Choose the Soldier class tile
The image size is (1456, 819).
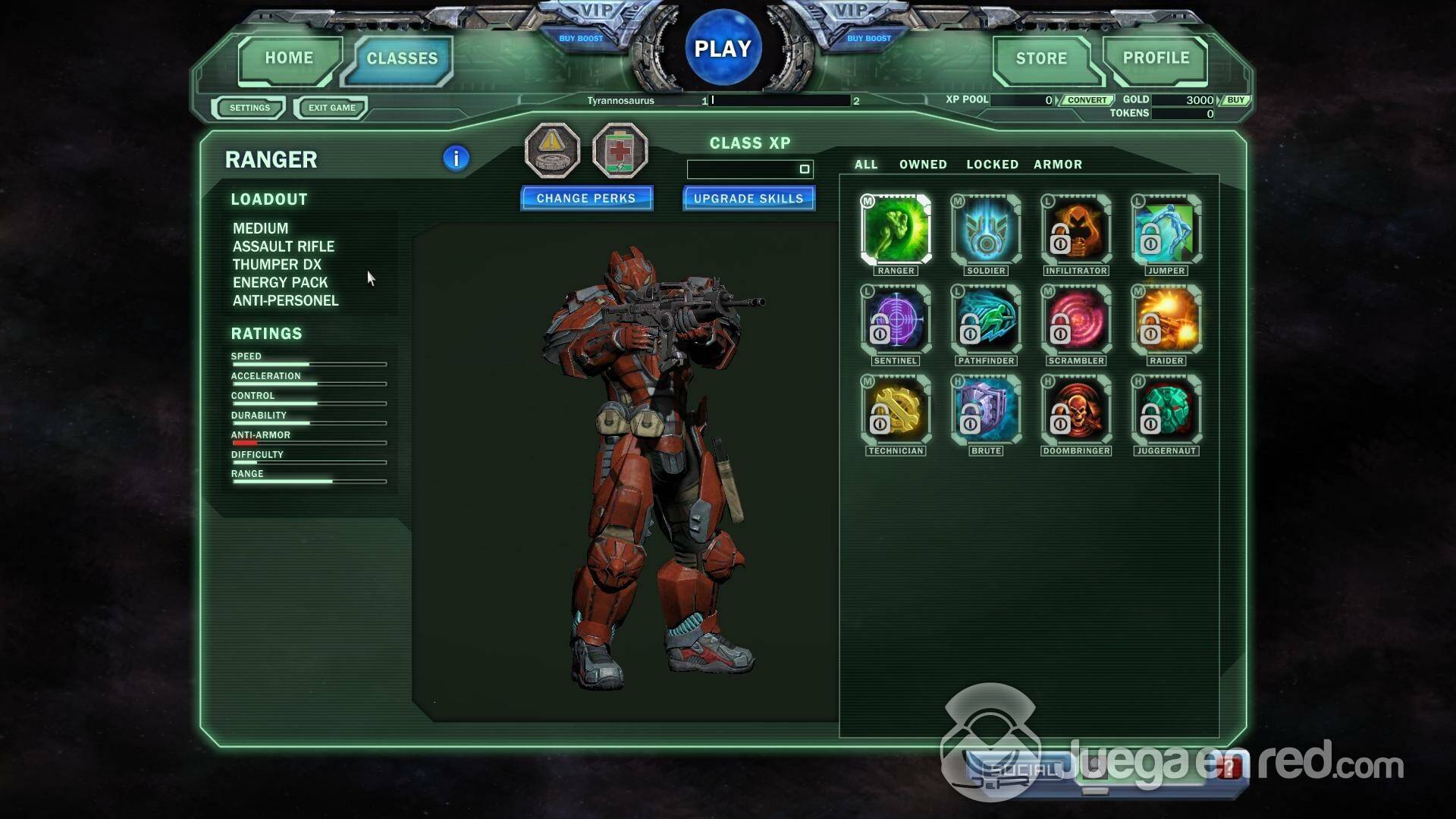click(x=986, y=230)
